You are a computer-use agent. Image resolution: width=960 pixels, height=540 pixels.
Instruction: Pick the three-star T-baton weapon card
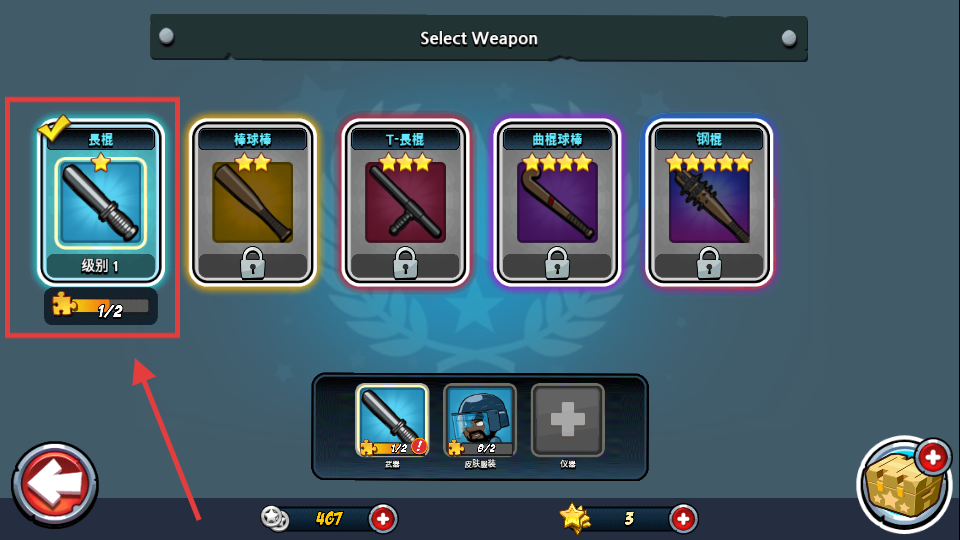(405, 203)
